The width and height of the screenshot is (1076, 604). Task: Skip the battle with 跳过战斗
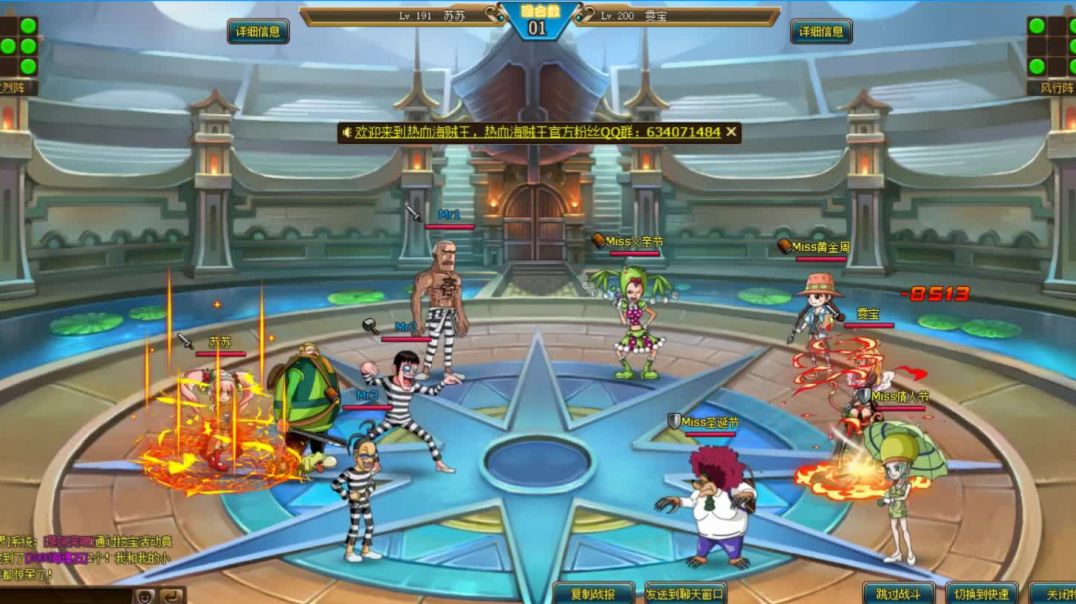pyautogui.click(x=899, y=594)
